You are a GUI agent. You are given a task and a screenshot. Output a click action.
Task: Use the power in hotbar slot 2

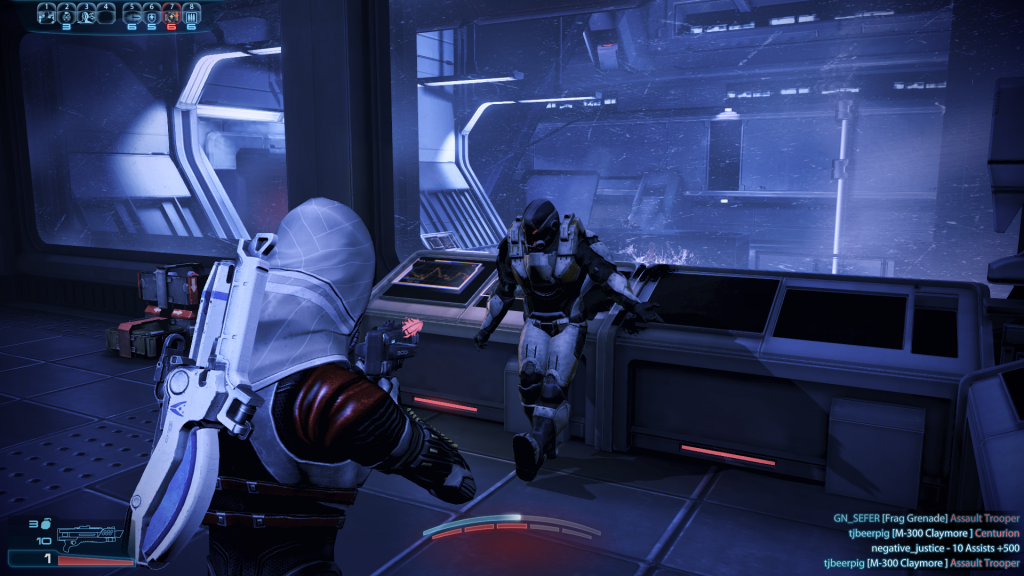[x=65, y=14]
